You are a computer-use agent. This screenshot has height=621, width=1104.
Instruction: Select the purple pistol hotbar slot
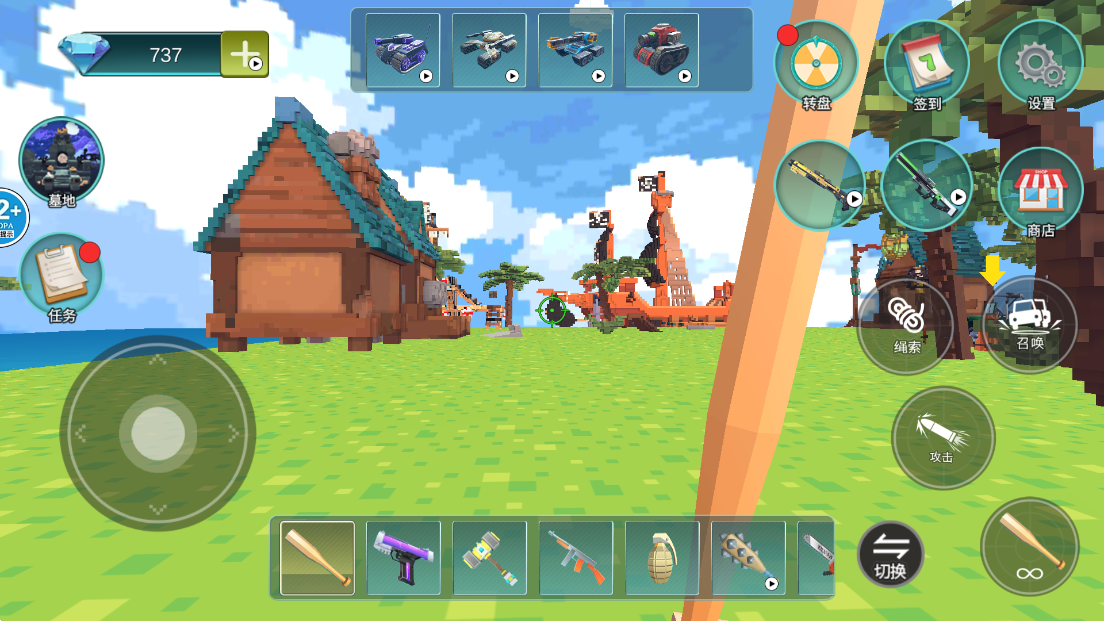[403, 558]
